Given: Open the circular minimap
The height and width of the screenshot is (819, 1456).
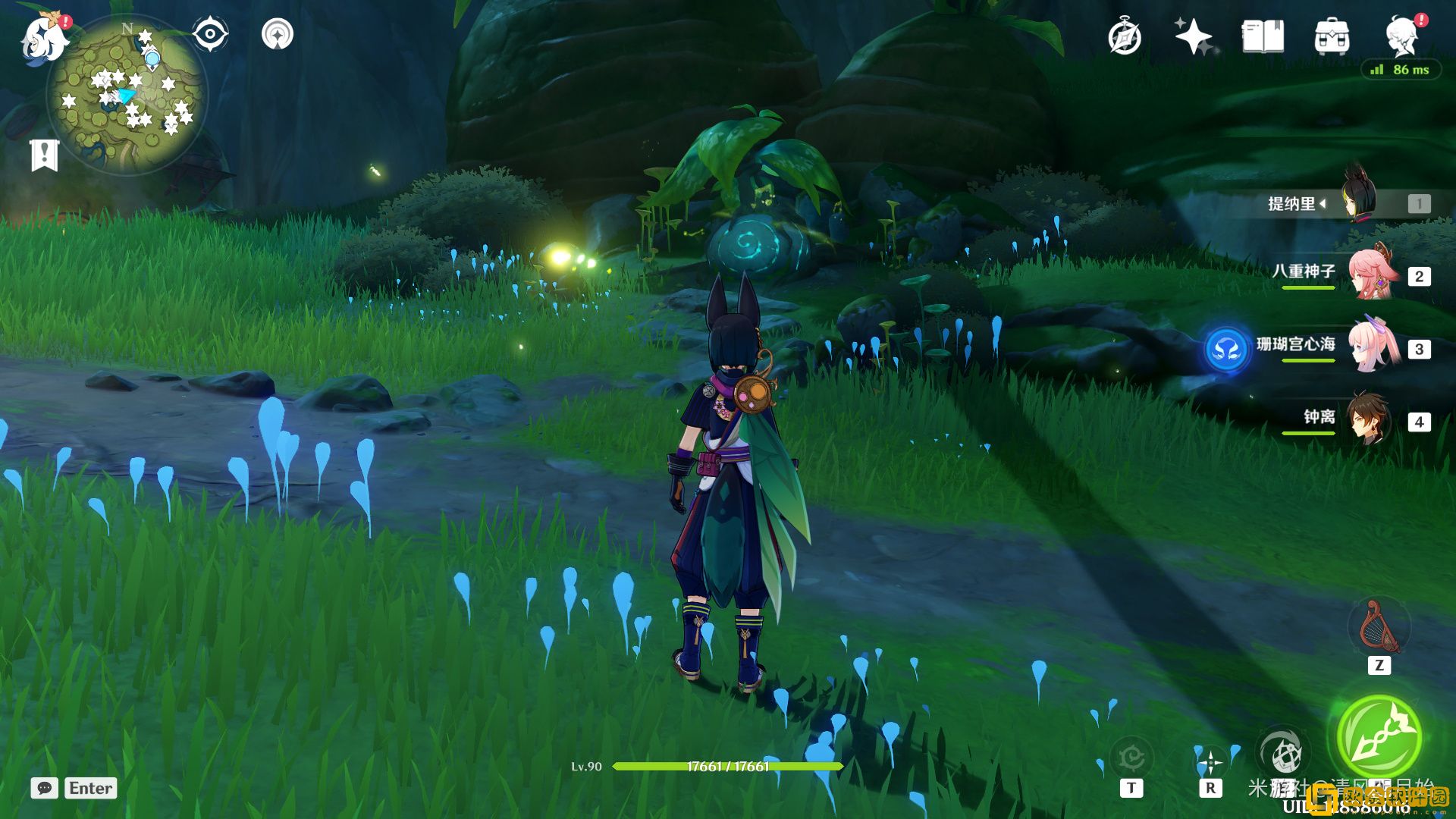Looking at the screenshot, I should coord(127,96).
